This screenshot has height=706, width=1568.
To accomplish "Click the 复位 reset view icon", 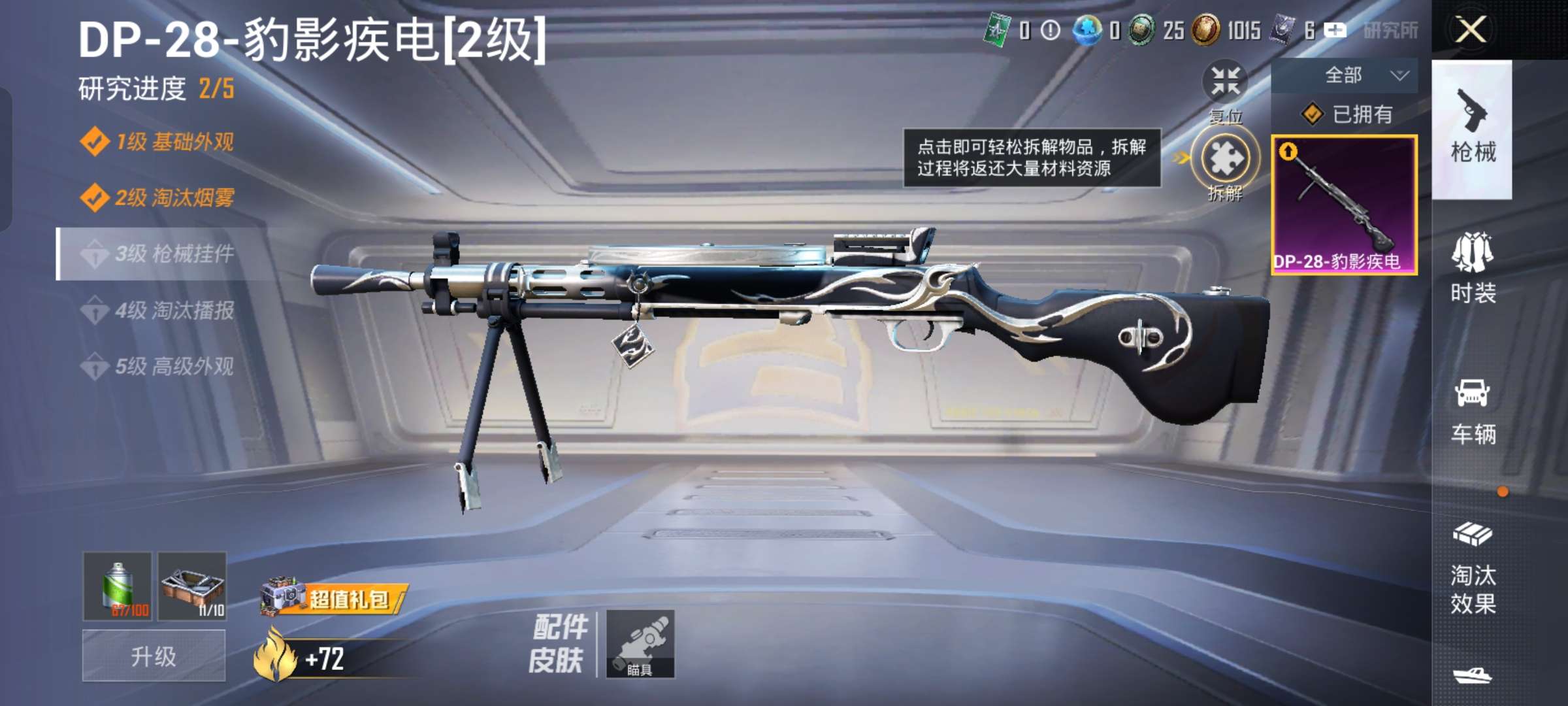I will [x=1227, y=80].
